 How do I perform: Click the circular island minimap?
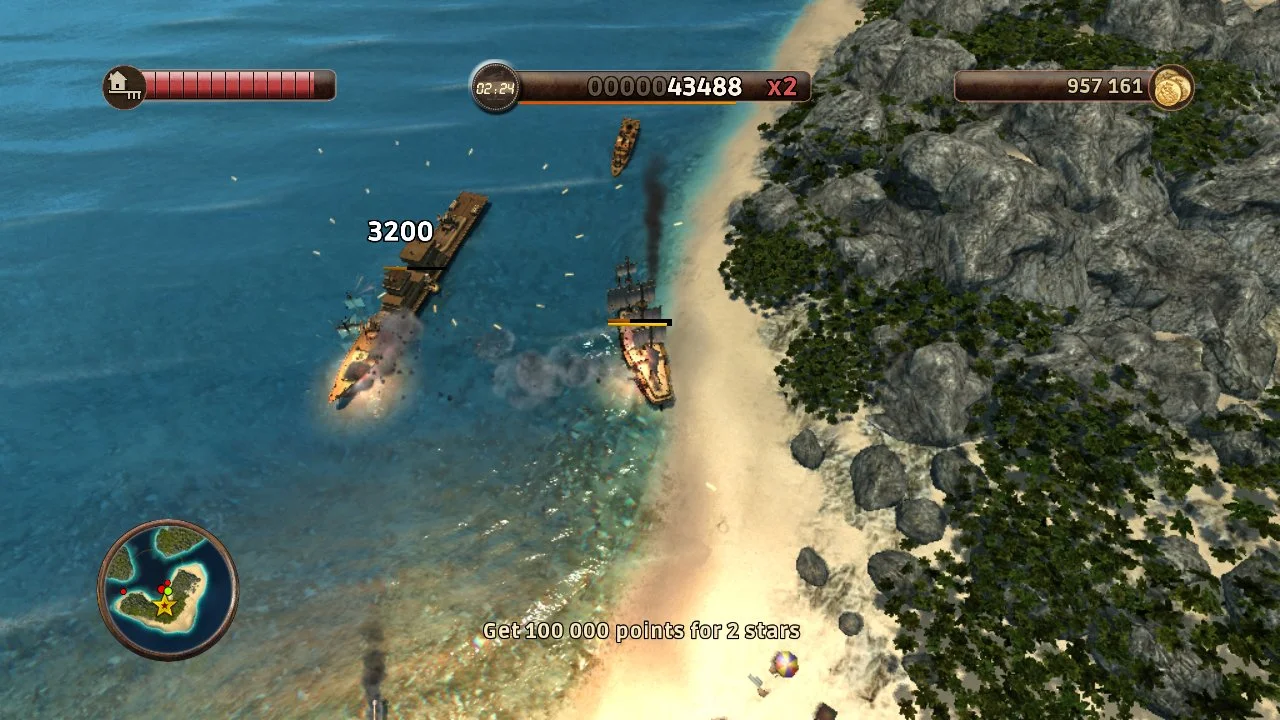pos(168,589)
